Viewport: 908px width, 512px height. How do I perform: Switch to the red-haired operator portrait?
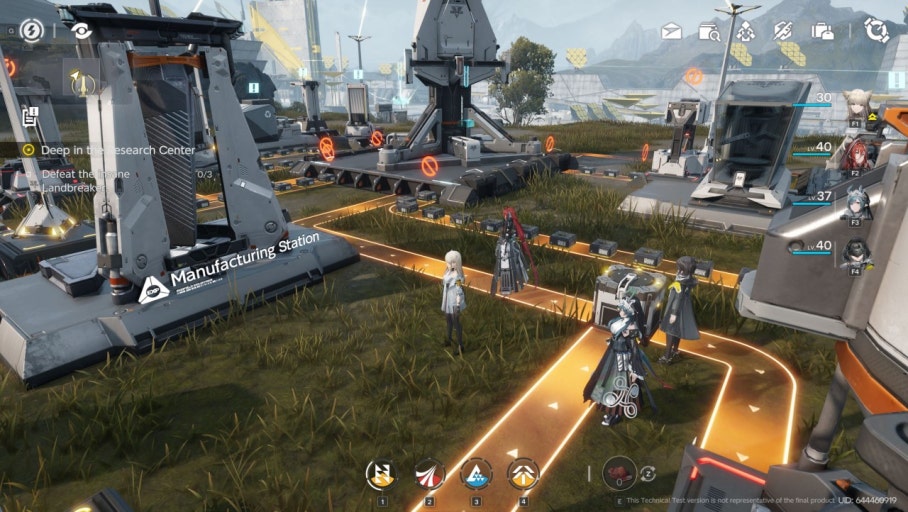point(856,155)
